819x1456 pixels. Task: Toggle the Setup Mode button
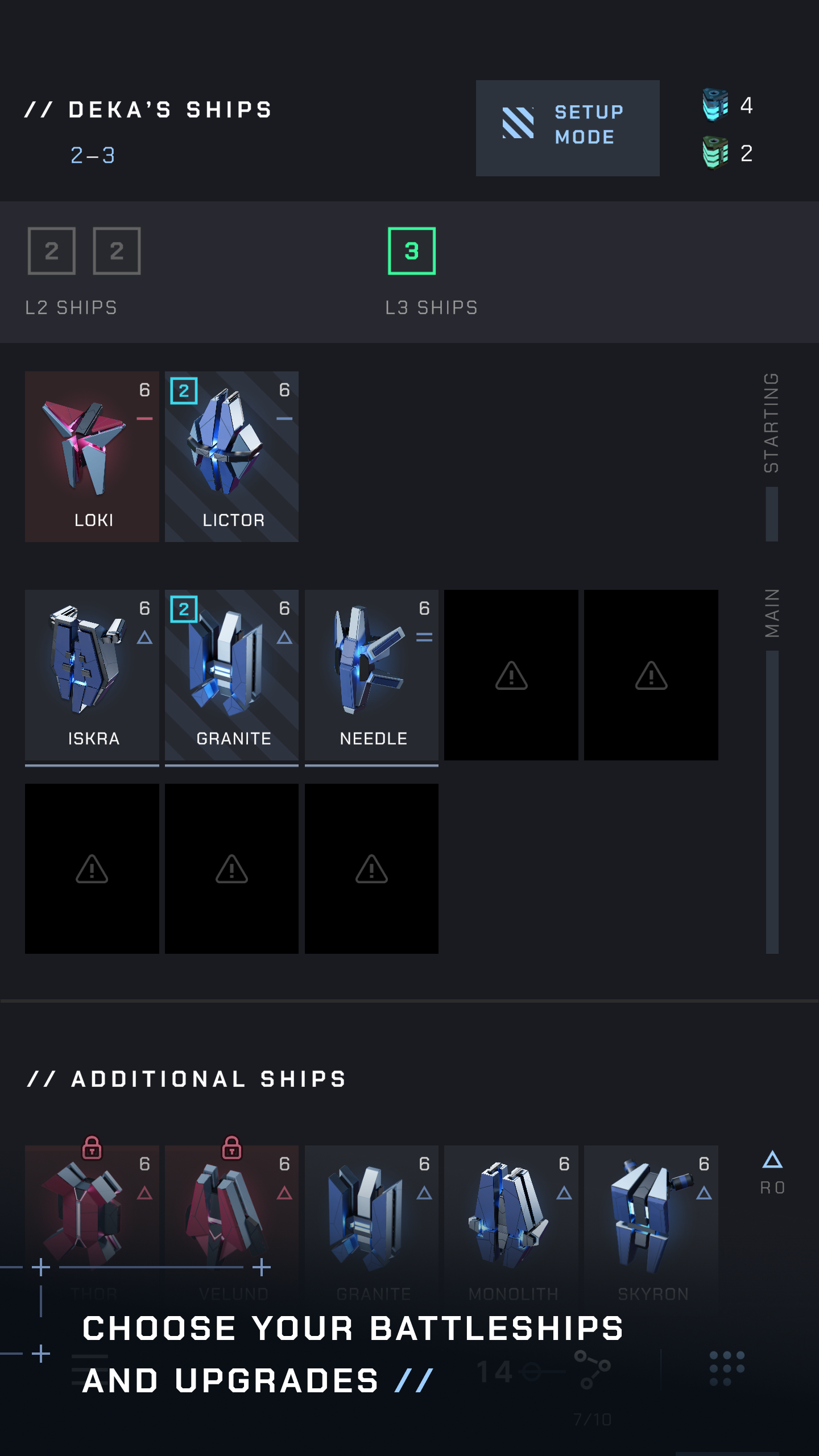(567, 128)
